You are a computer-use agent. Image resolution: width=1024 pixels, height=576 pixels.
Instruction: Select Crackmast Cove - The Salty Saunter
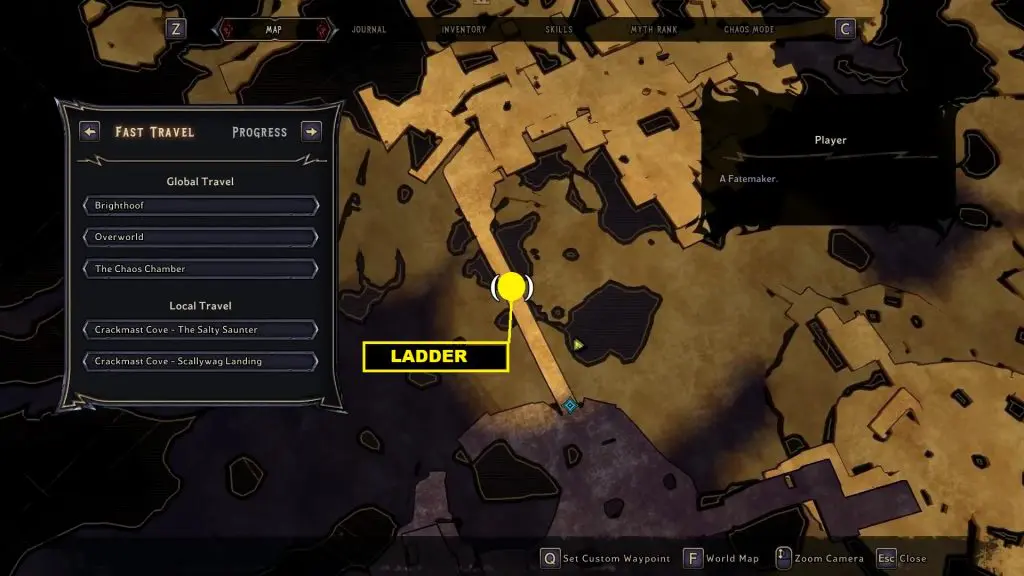201,330
